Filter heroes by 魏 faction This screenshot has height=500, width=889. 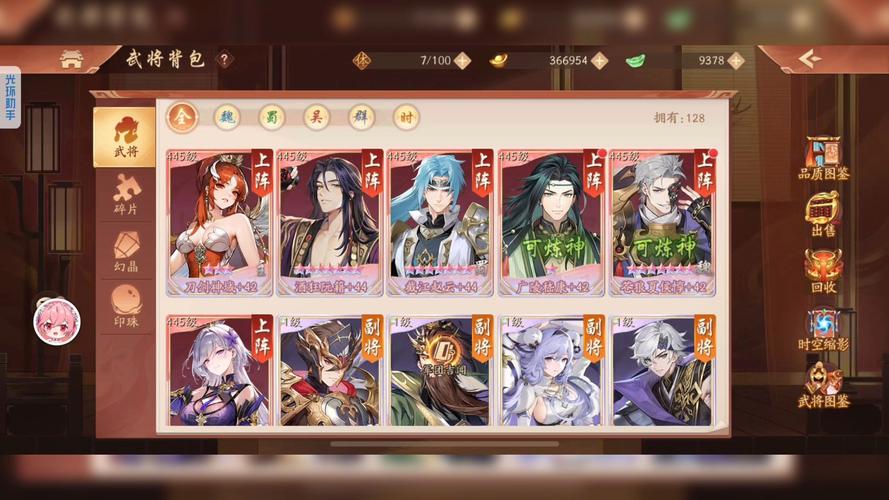[x=227, y=117]
